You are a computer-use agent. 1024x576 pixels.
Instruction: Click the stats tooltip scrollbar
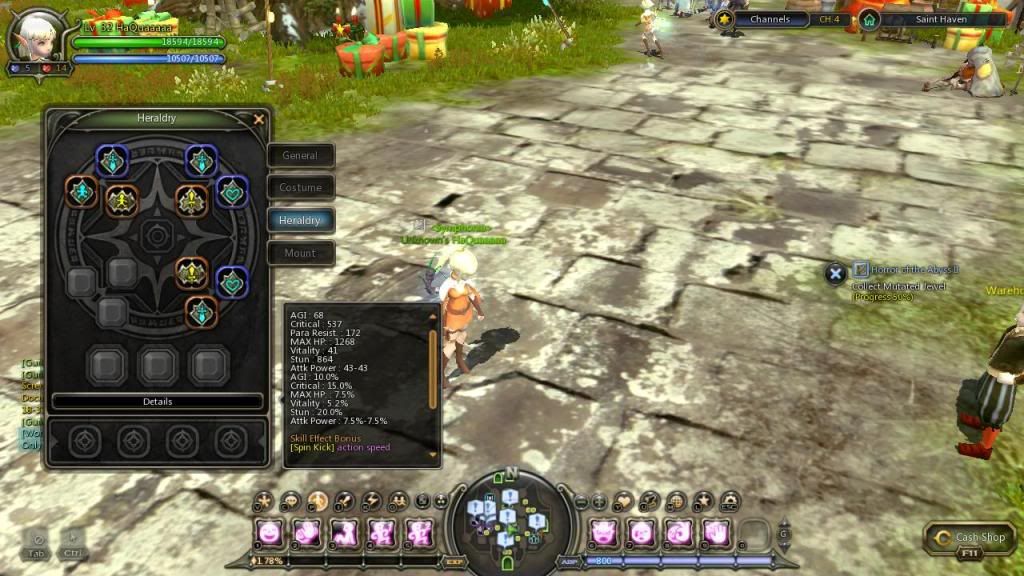point(433,370)
